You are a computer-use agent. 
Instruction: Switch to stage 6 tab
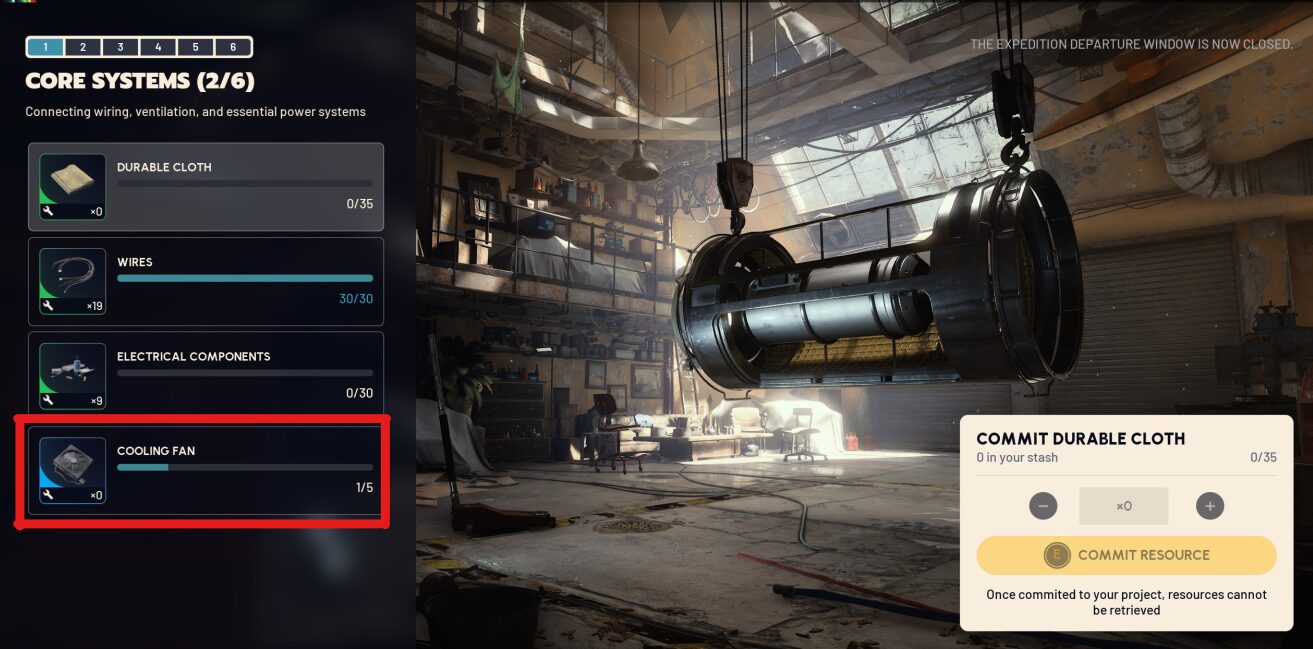click(x=233, y=47)
